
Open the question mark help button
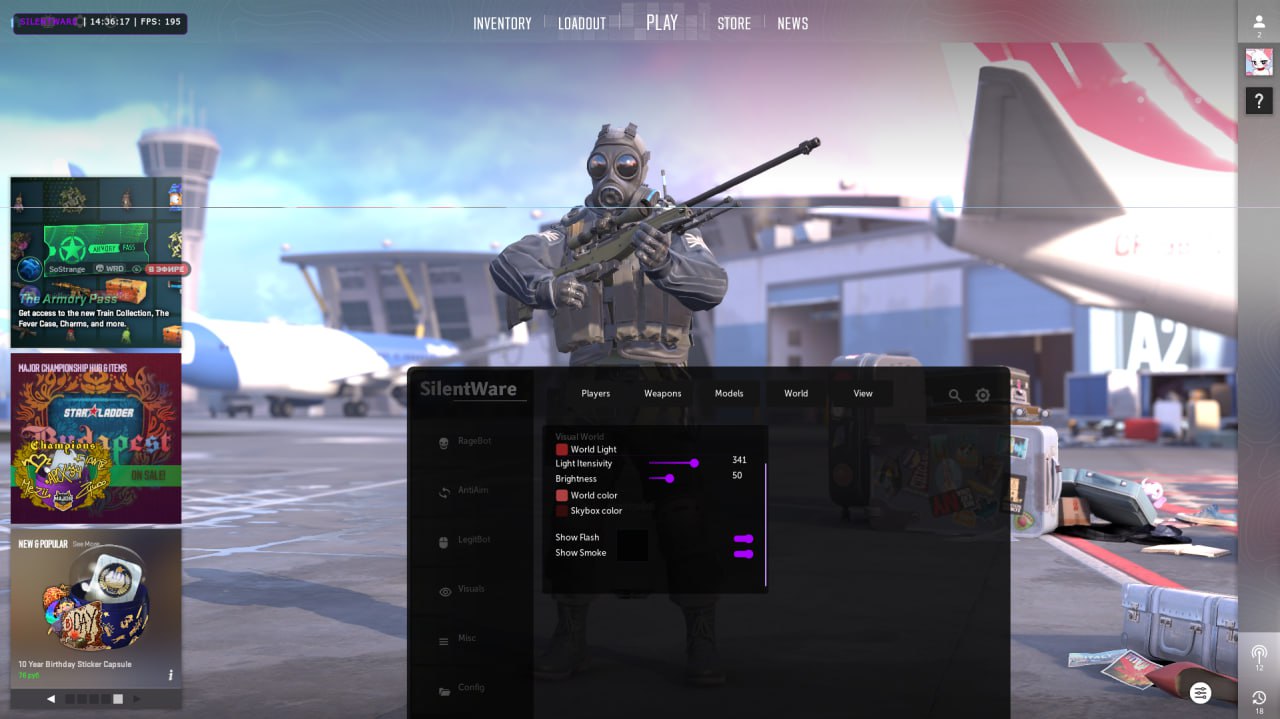coord(1259,100)
